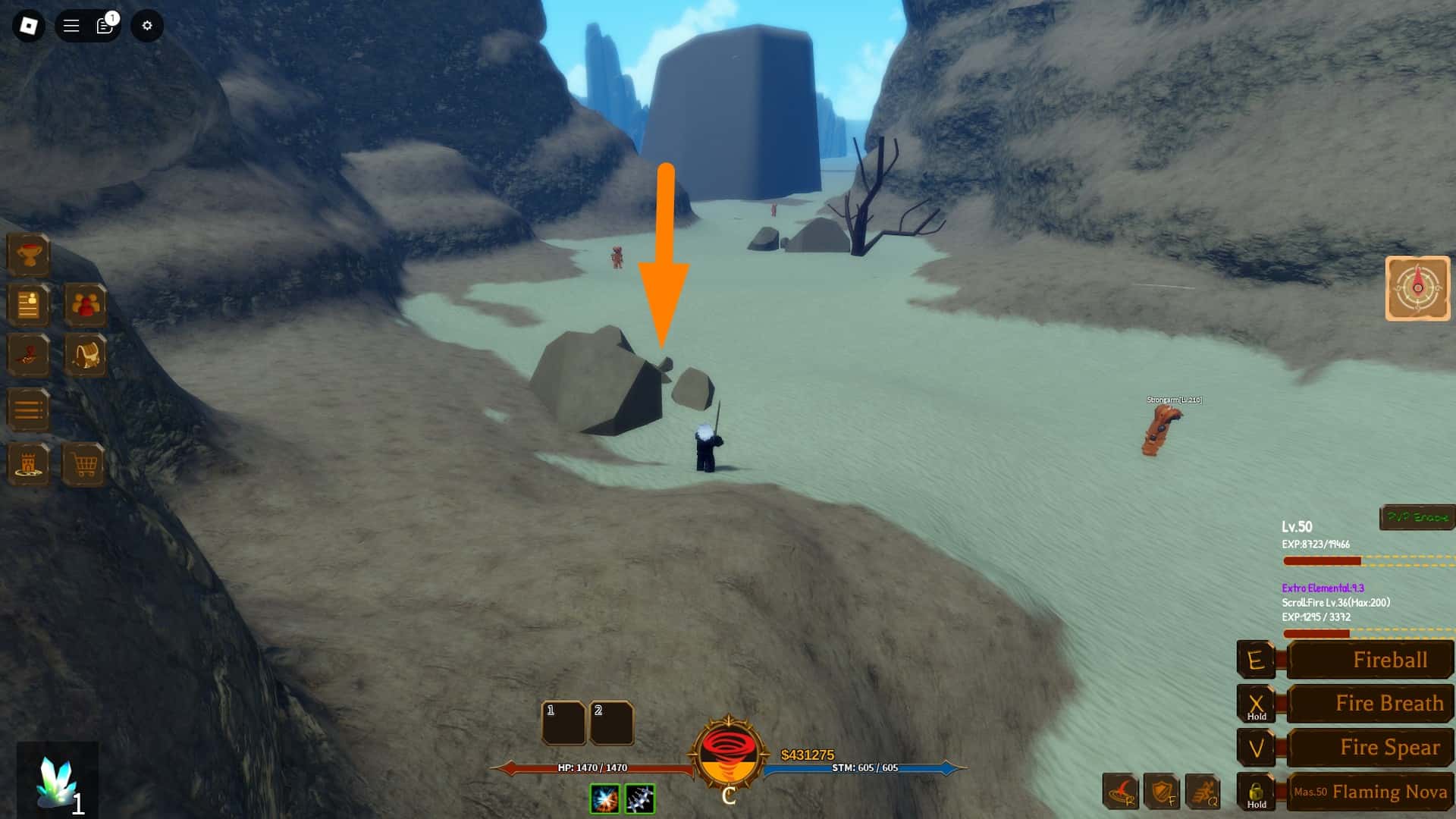Select the weapon sidebar icon
The image size is (1456, 819).
28,355
